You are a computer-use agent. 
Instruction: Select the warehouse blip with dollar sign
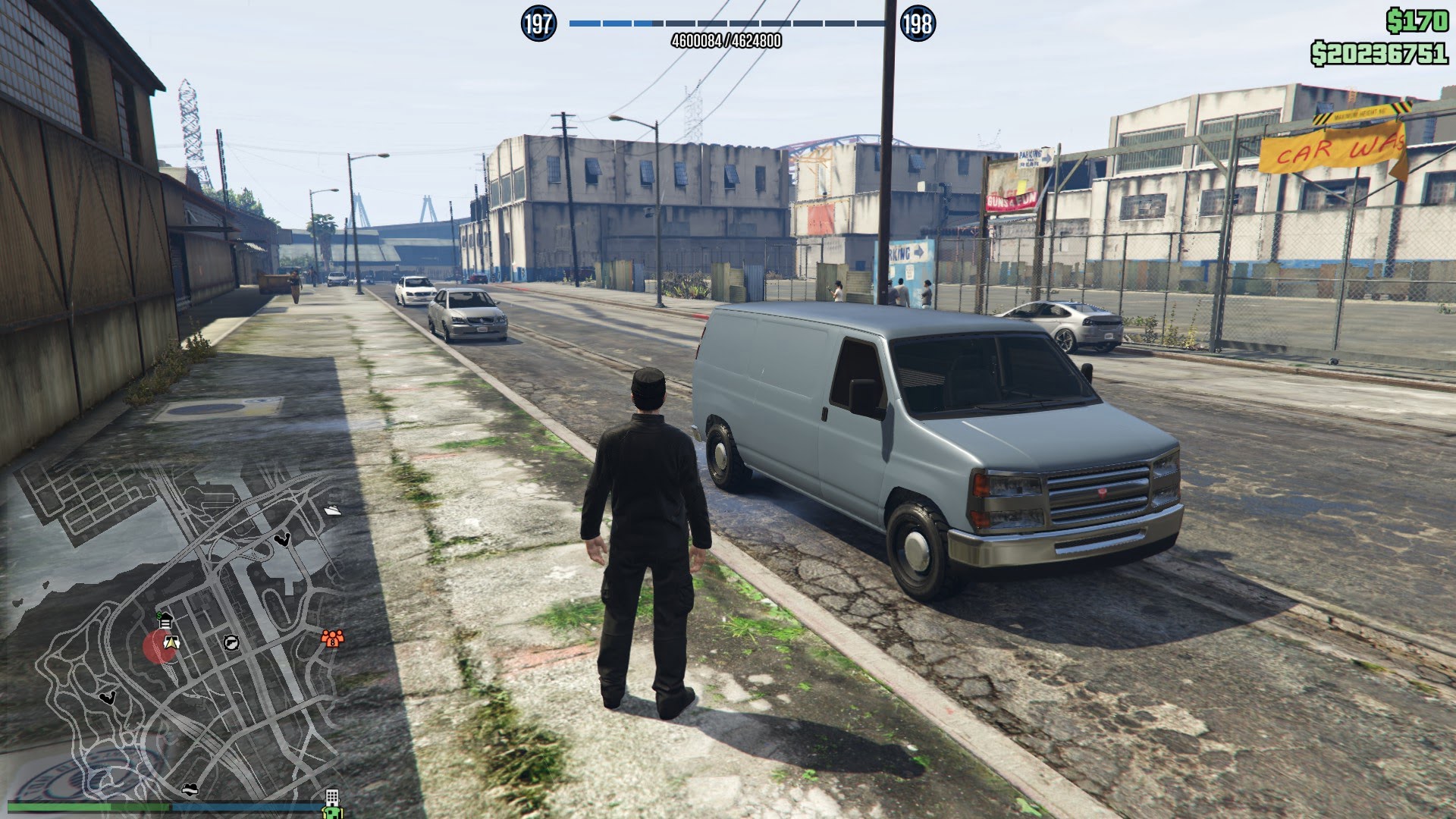coord(165,621)
